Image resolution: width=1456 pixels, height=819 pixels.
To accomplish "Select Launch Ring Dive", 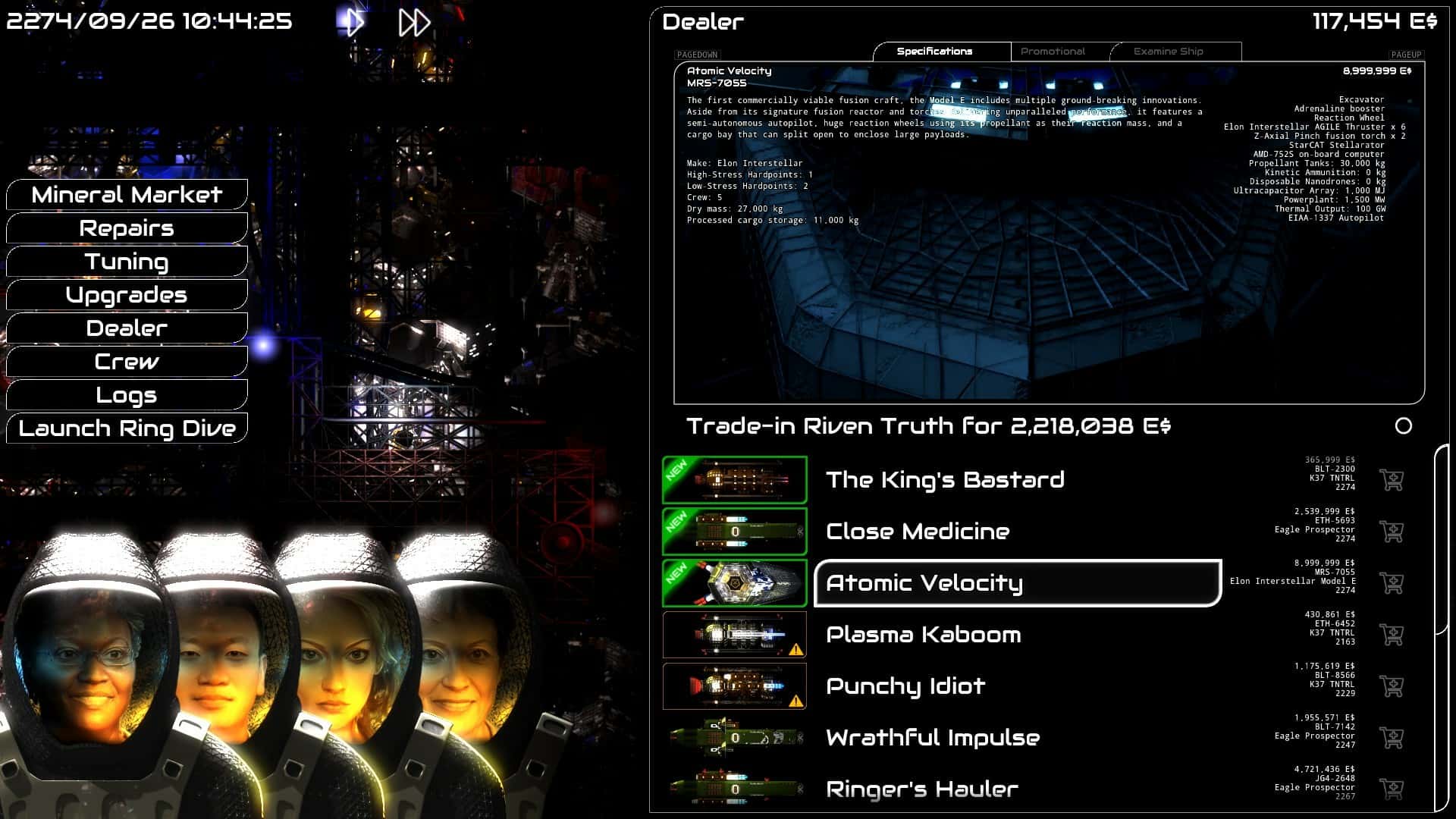I will [x=126, y=428].
